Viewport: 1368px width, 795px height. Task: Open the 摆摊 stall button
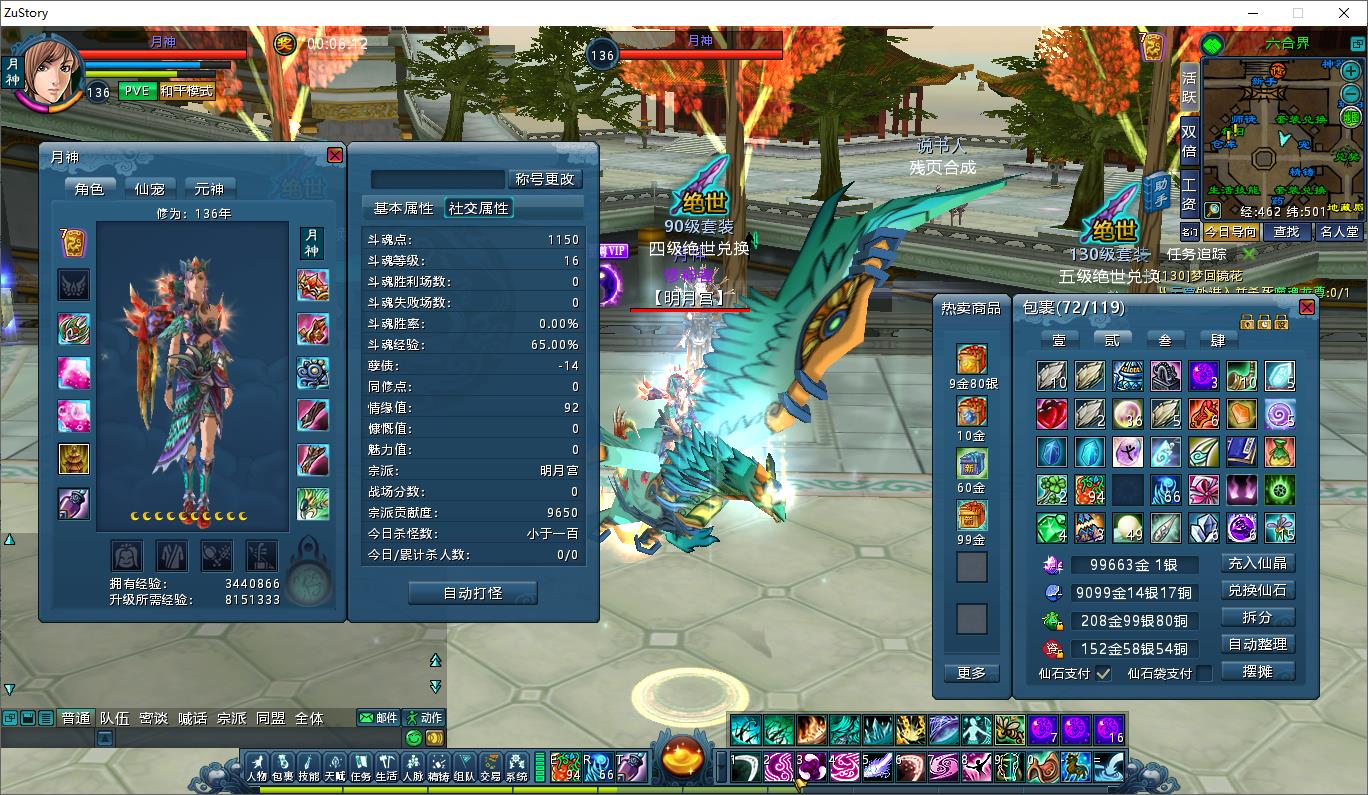coord(1258,671)
